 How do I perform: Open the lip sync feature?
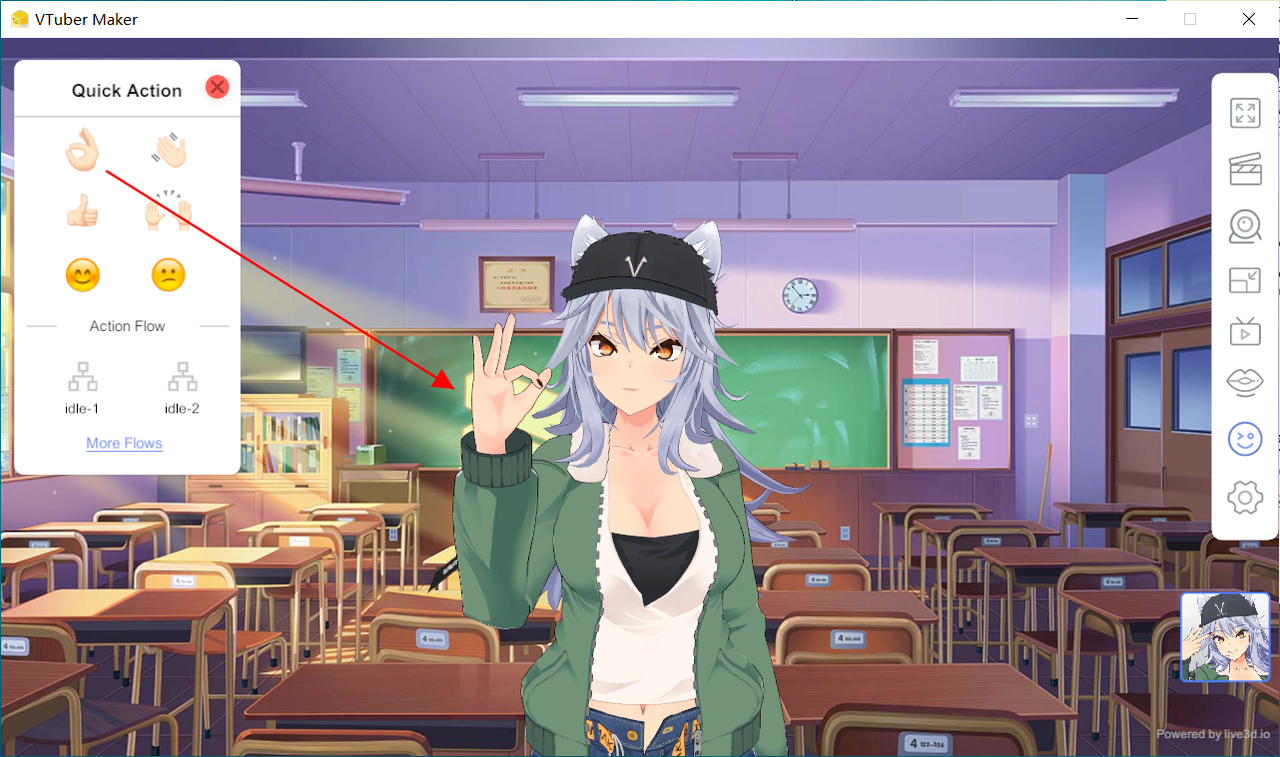[1244, 382]
